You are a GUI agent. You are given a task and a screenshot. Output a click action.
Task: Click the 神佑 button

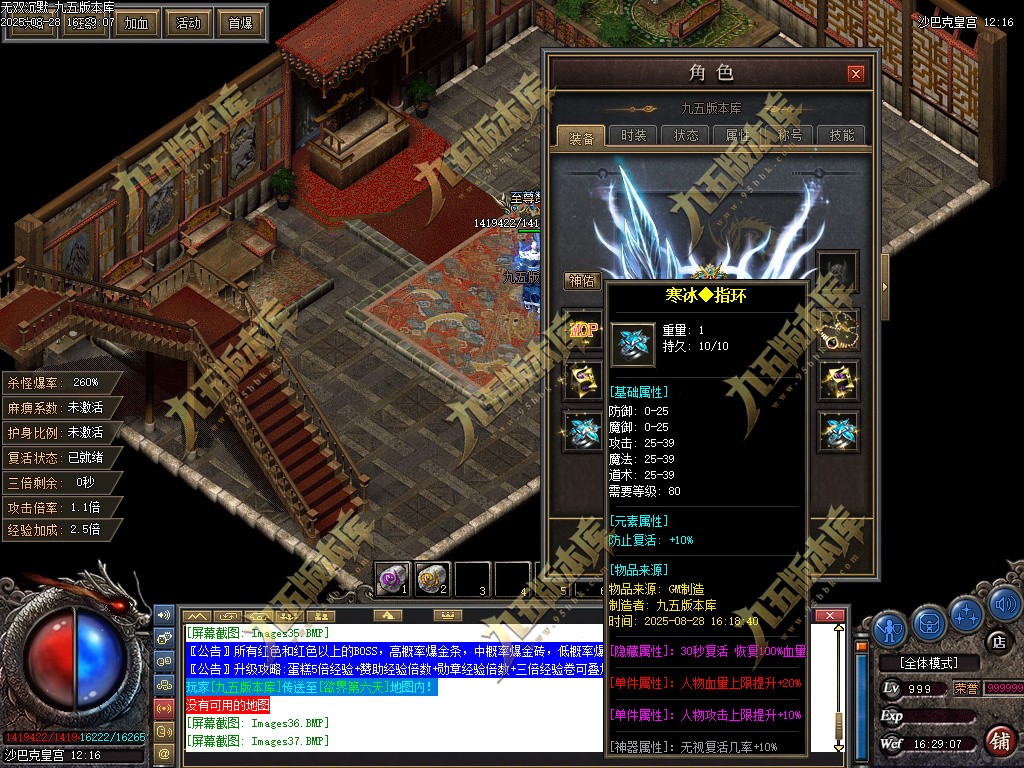point(581,281)
